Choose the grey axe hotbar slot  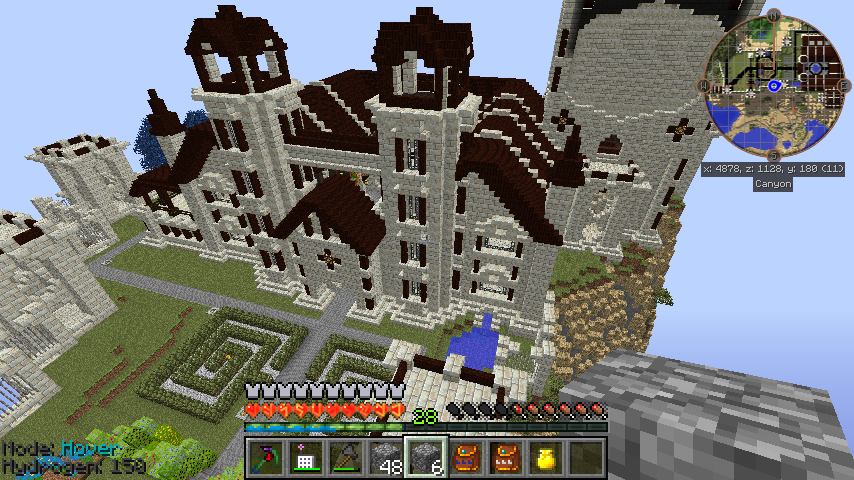[x=345, y=458]
